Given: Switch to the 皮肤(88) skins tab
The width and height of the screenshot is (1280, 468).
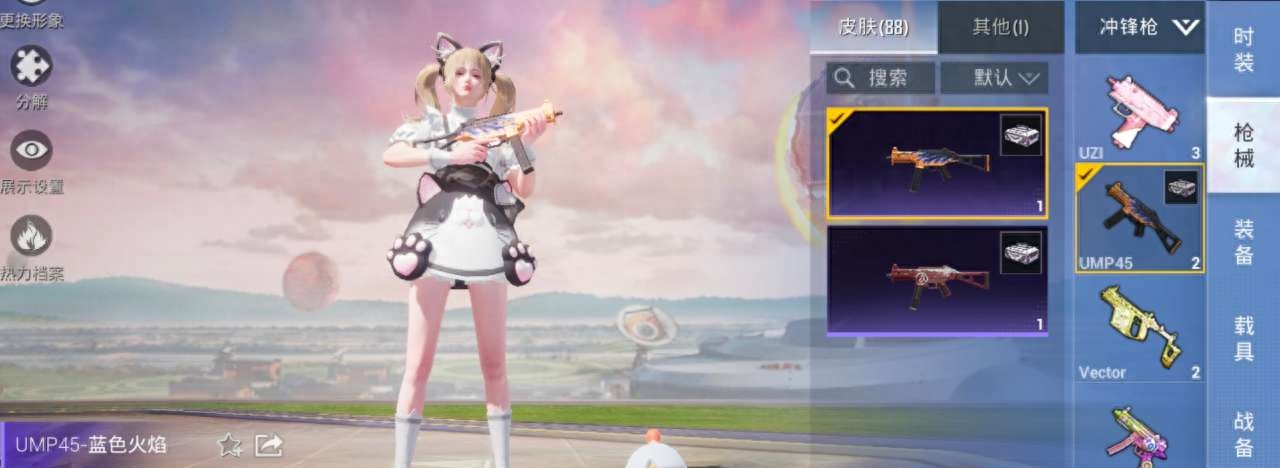Looking at the screenshot, I should pyautogui.click(x=873, y=28).
